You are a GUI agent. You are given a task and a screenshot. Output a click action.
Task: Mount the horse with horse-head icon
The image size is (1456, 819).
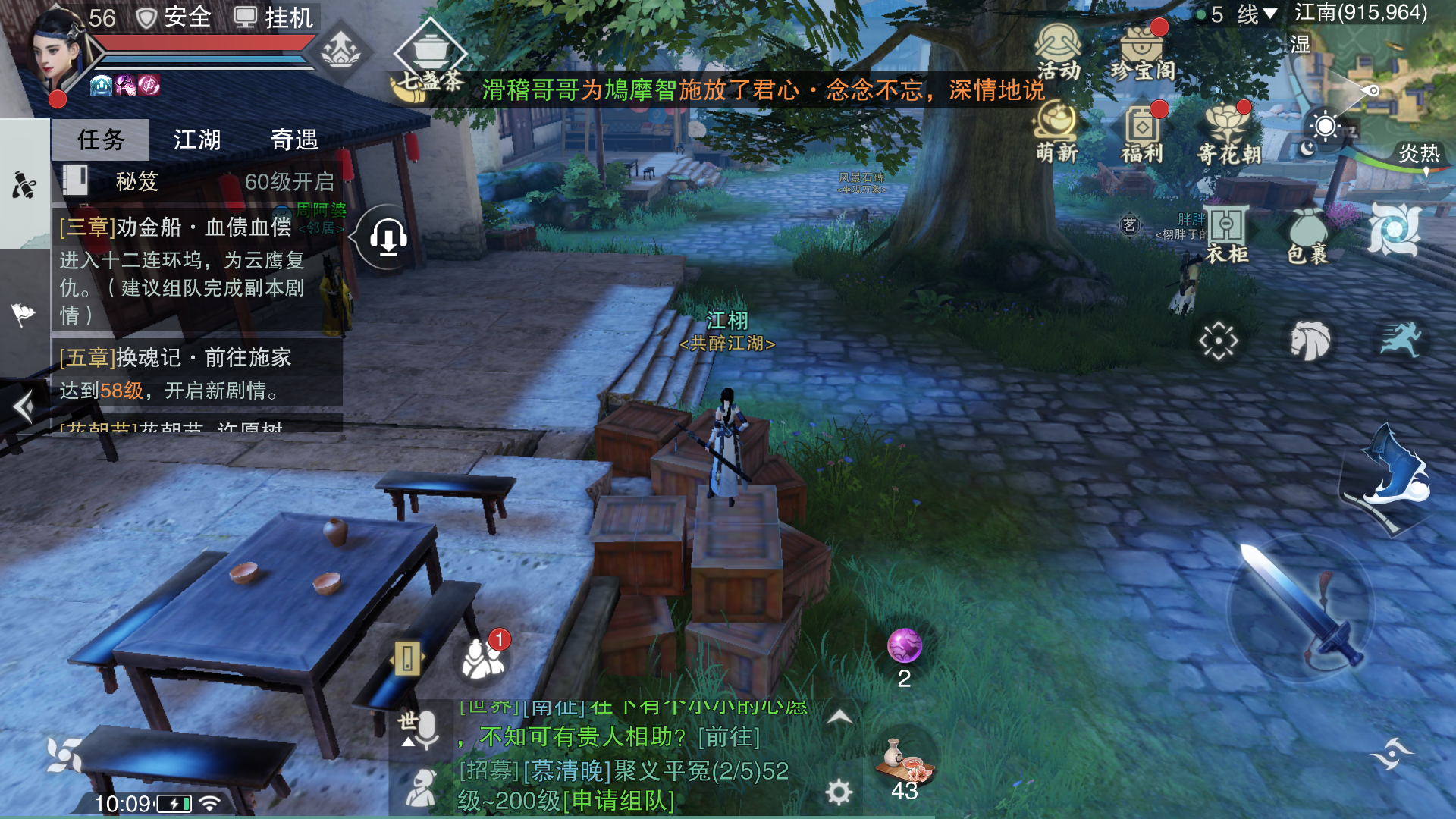[x=1310, y=340]
